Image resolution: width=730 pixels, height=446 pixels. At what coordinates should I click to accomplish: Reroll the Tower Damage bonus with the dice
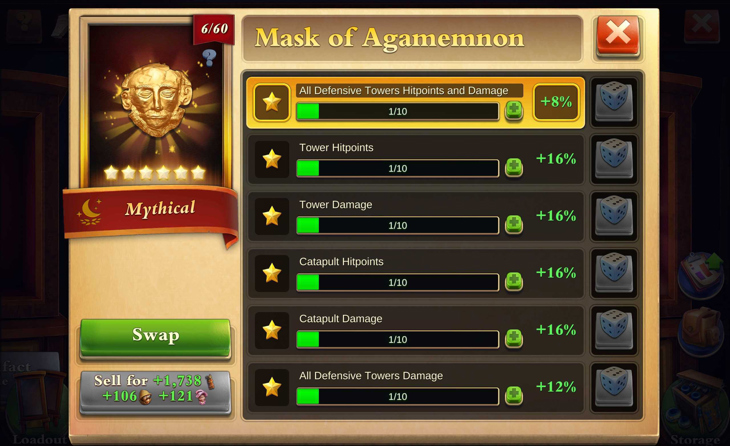[614, 216]
